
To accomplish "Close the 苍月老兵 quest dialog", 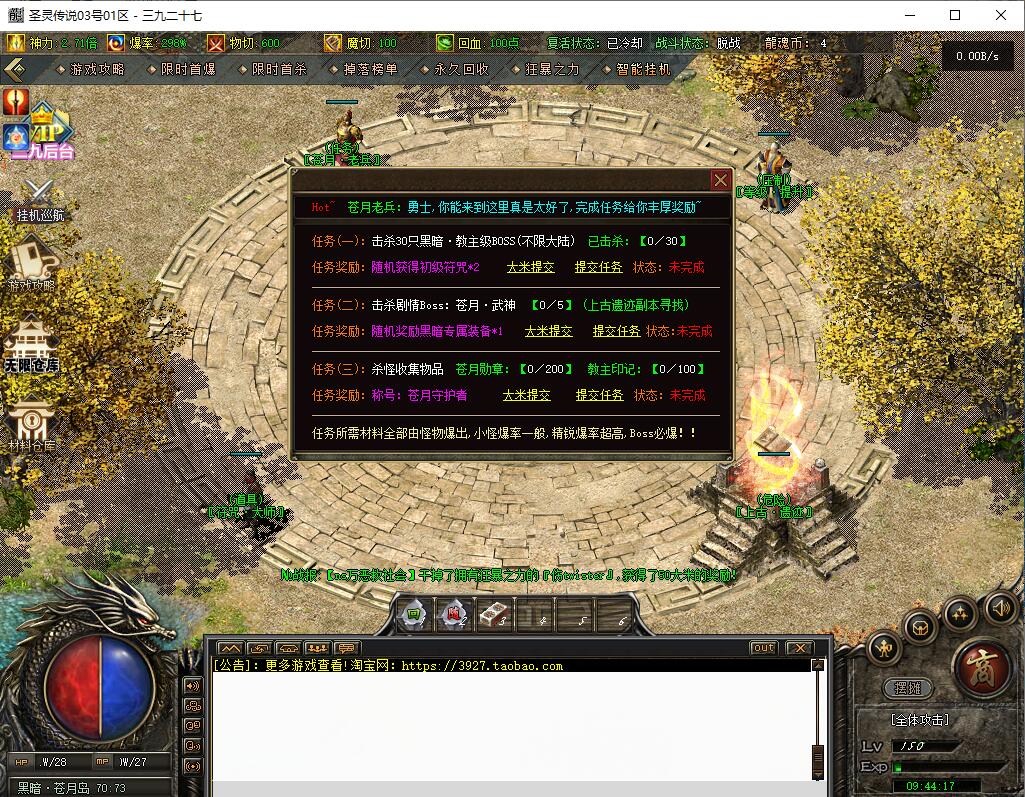I will (x=720, y=180).
